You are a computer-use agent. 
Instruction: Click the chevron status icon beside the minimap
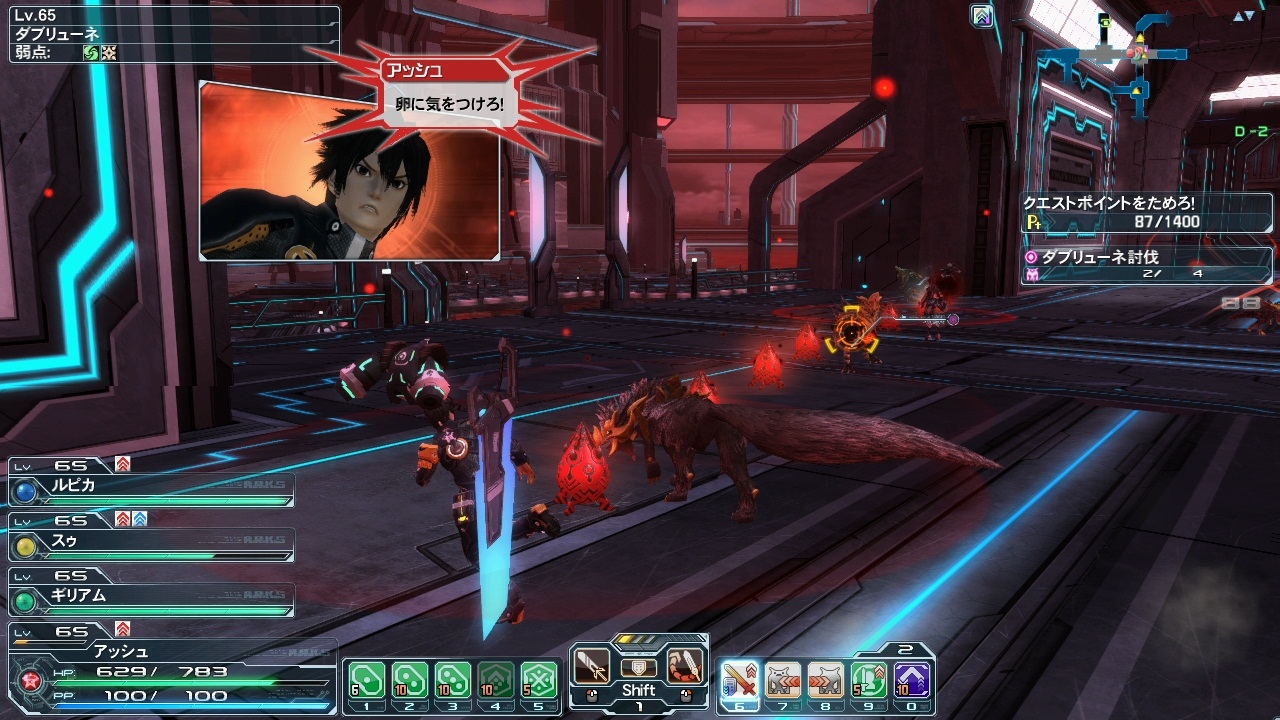tap(983, 16)
